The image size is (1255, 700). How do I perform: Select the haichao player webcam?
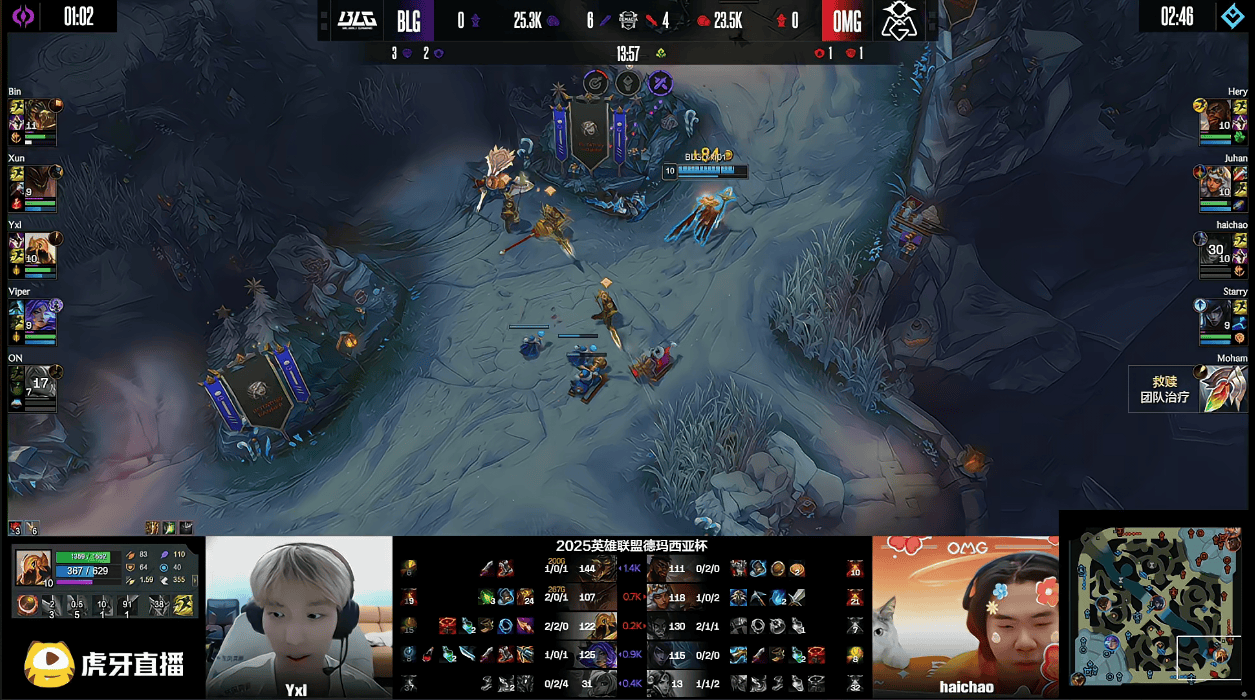[x=965, y=616]
